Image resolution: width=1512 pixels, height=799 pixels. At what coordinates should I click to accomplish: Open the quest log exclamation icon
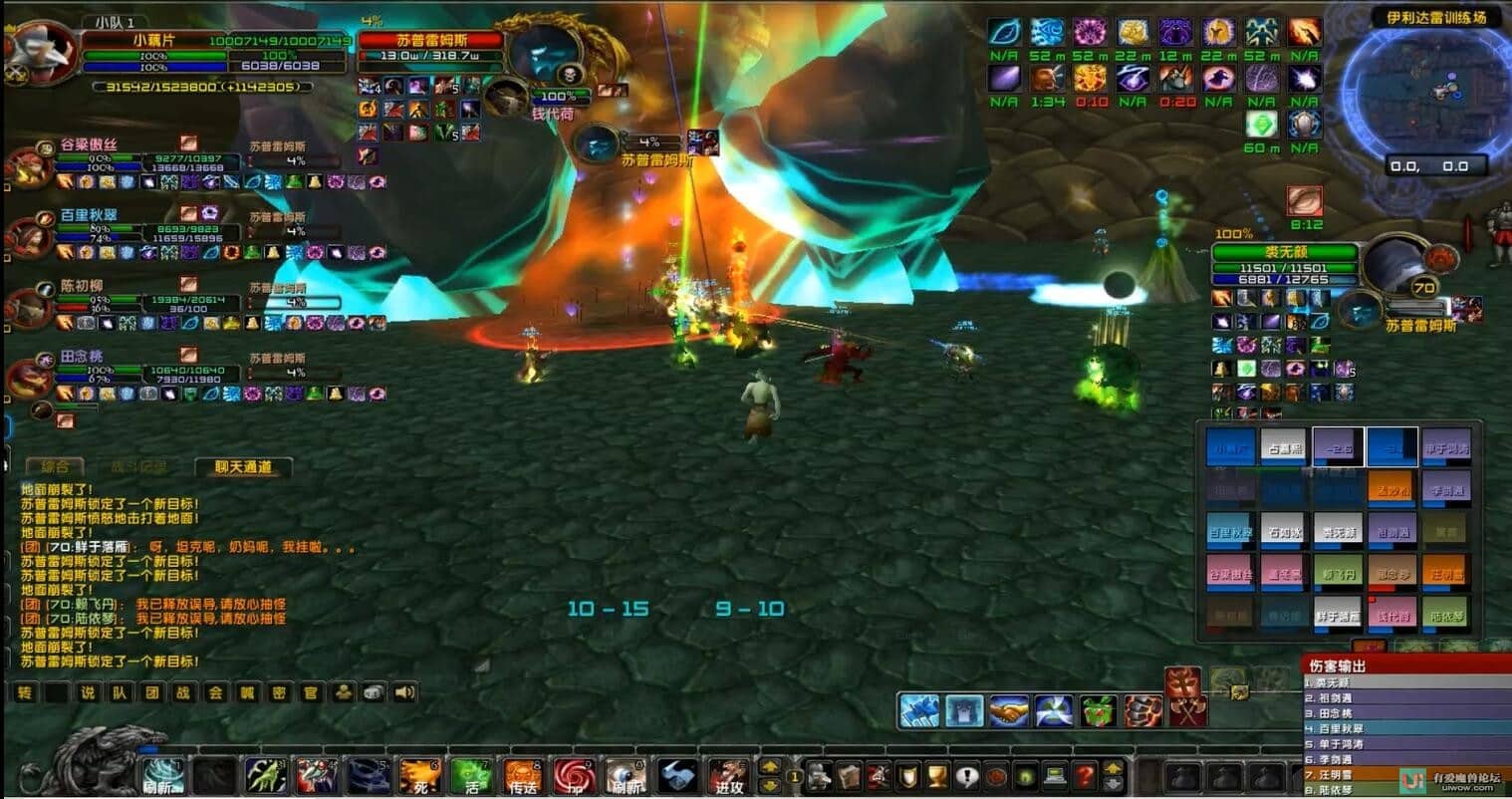click(x=966, y=775)
